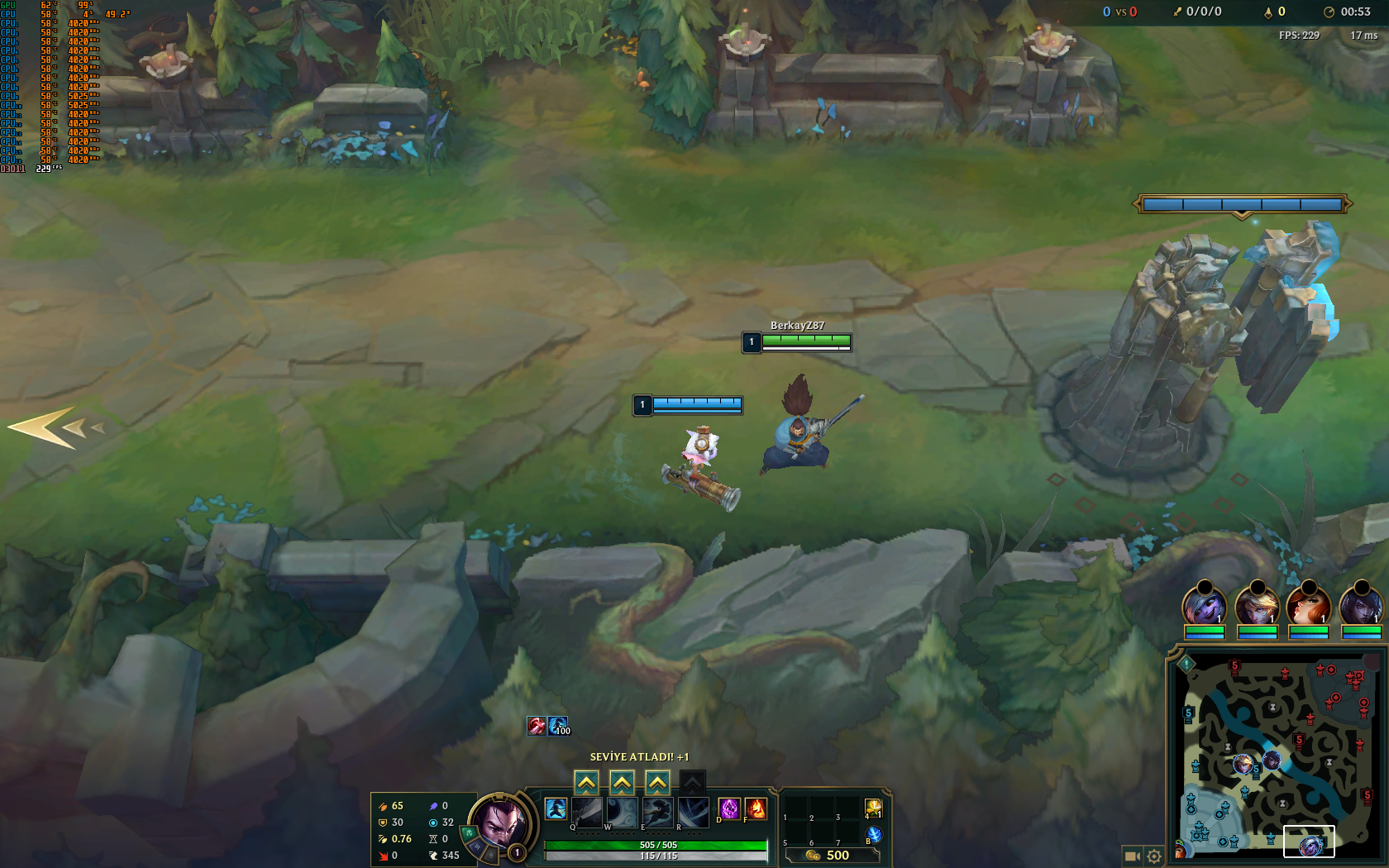Select the R Last Breath ultimate icon
The image size is (1389, 868).
[694, 811]
